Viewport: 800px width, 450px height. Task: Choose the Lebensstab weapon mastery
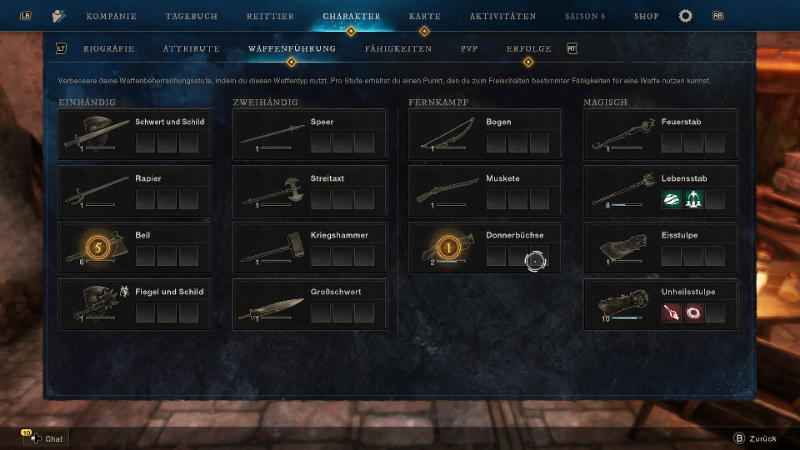coord(660,190)
